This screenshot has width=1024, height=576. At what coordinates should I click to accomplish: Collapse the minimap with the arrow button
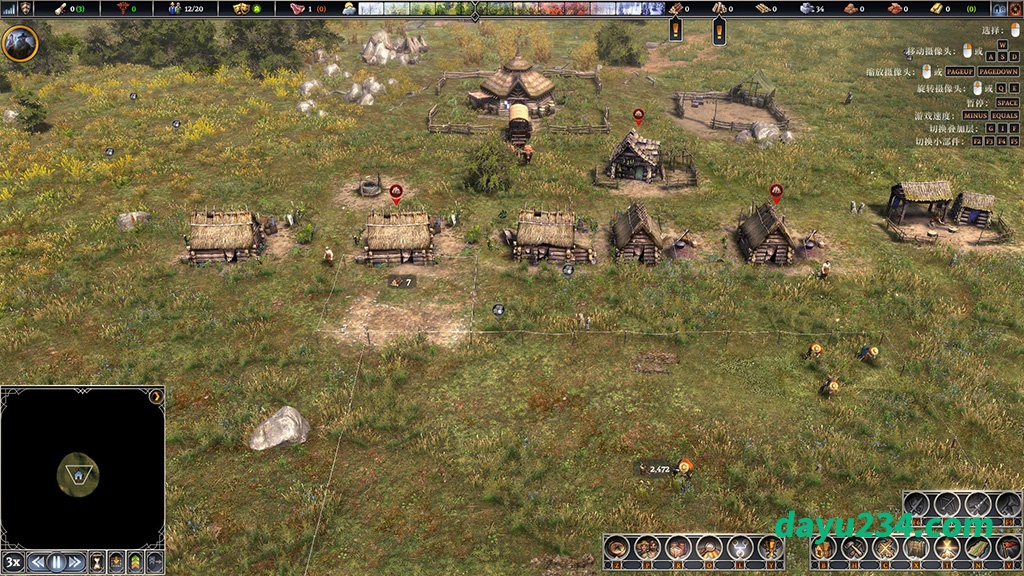(156, 397)
